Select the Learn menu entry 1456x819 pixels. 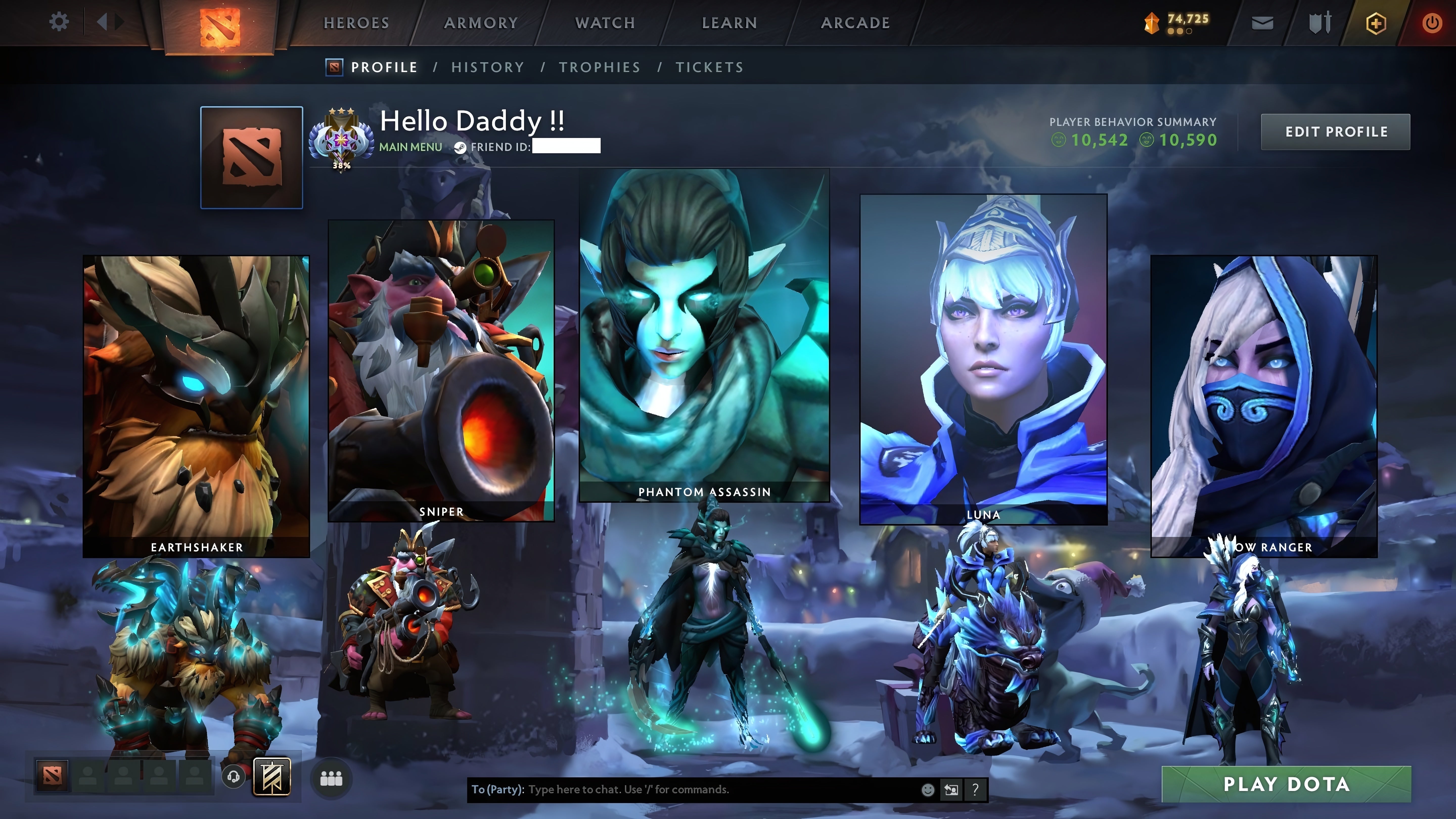click(x=729, y=23)
